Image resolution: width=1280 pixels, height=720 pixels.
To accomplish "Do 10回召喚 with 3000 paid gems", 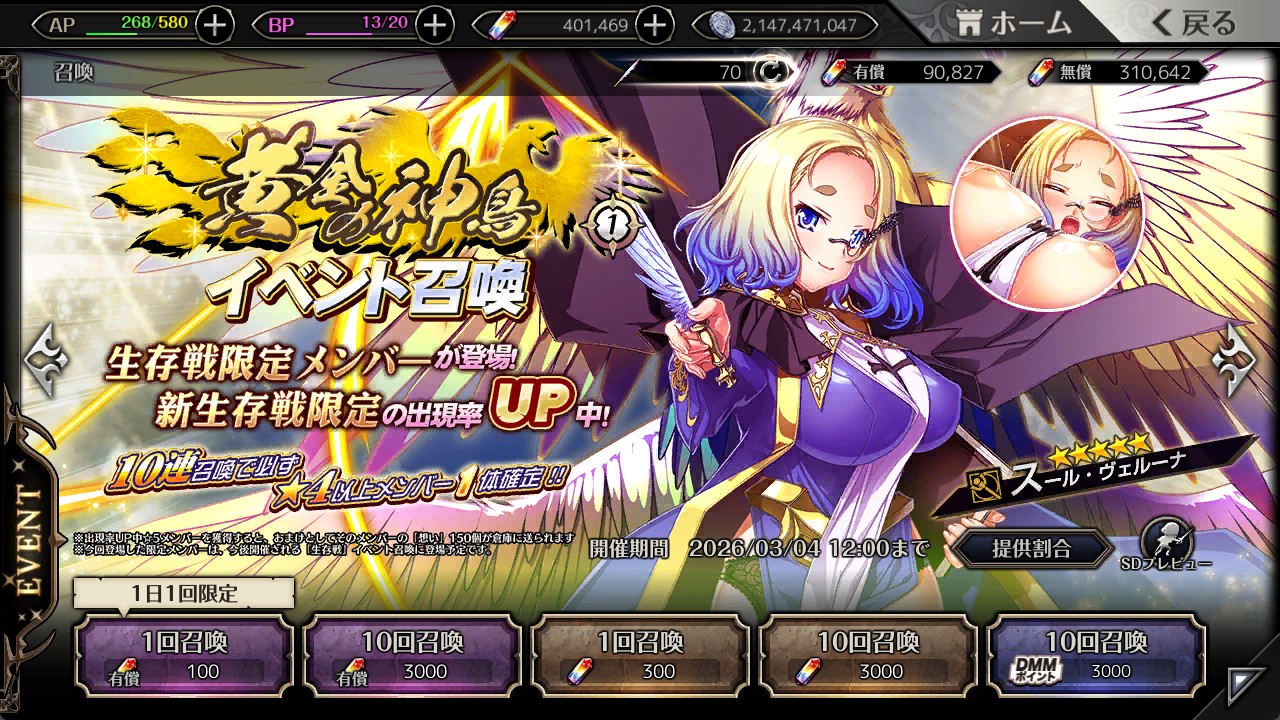I will click(x=412, y=655).
